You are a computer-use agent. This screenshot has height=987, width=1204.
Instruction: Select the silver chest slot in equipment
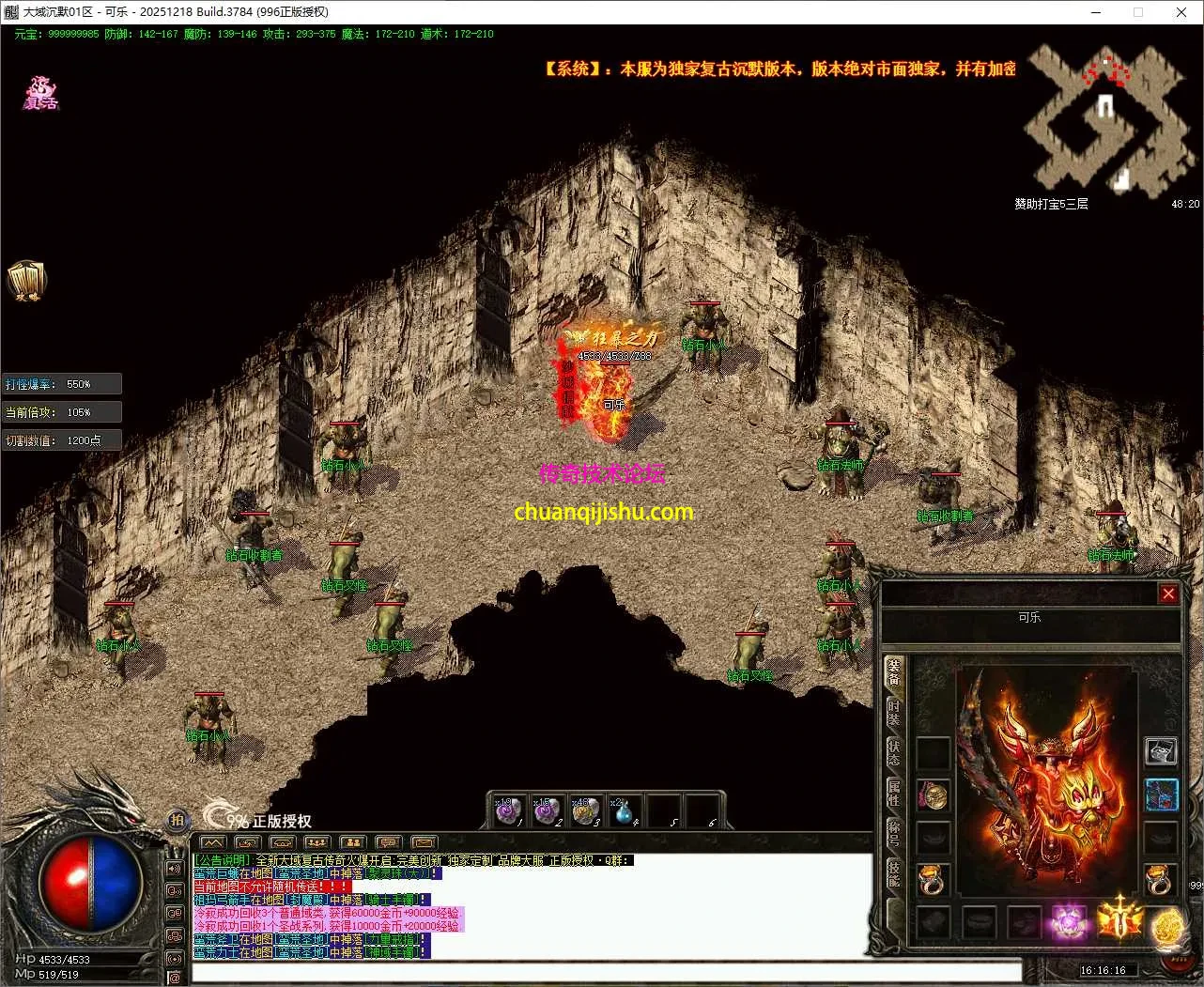[x=1161, y=751]
